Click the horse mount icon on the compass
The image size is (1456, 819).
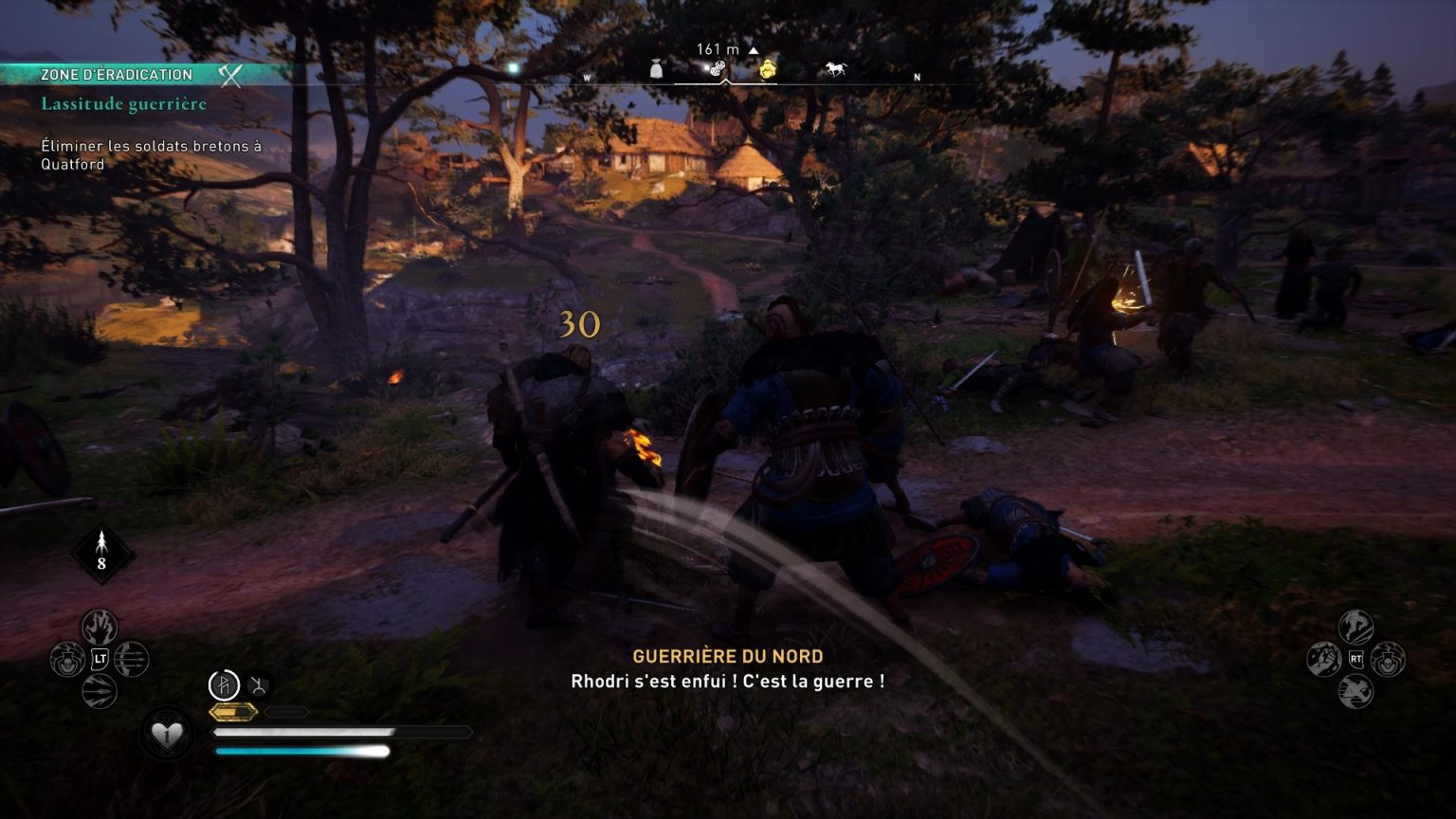(834, 66)
